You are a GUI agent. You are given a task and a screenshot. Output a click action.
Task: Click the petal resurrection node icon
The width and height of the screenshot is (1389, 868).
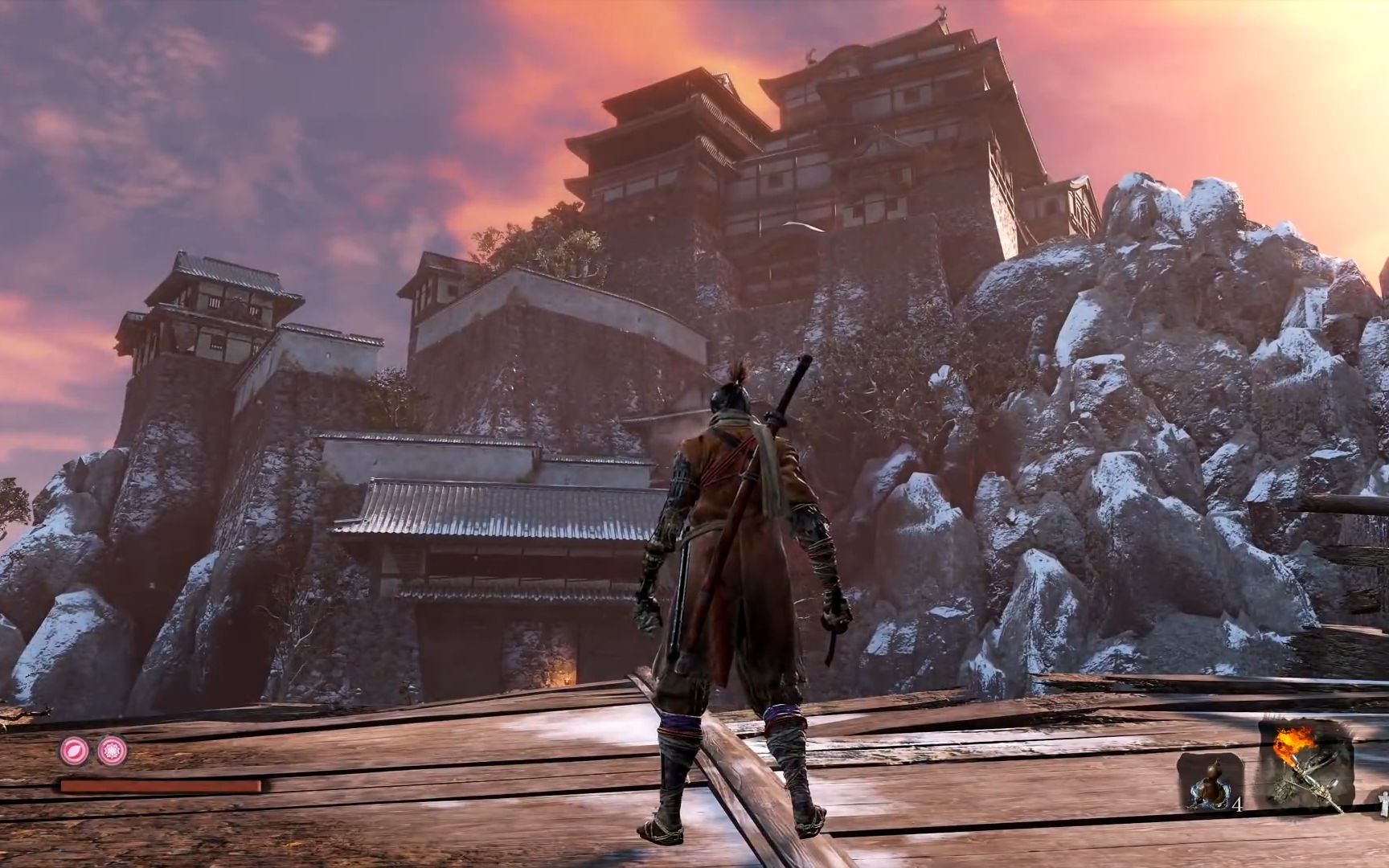pos(73,751)
